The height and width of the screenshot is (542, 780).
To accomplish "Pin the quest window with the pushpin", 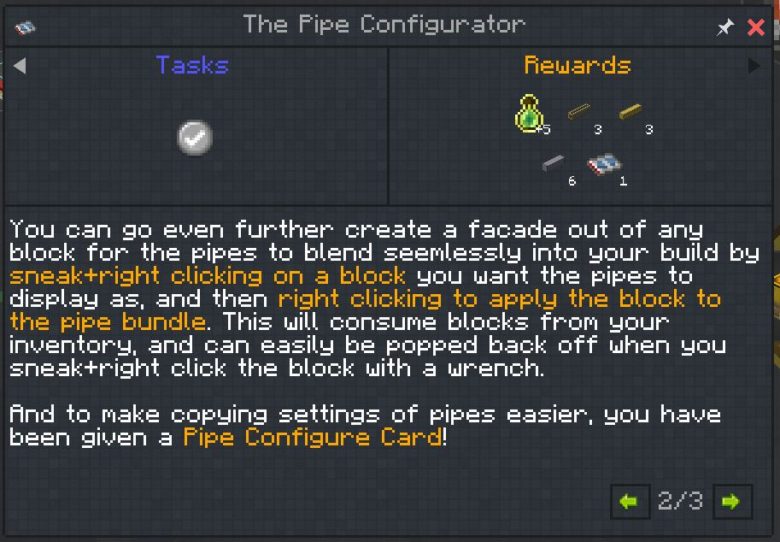I will coord(725,28).
